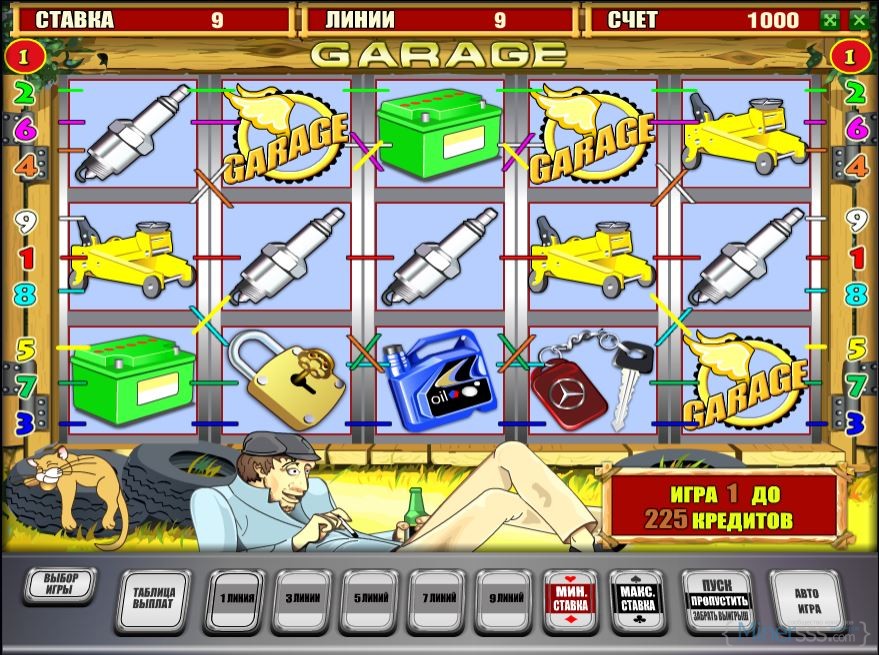Choose the 9 линий button
The height and width of the screenshot is (655, 879).
(x=506, y=598)
